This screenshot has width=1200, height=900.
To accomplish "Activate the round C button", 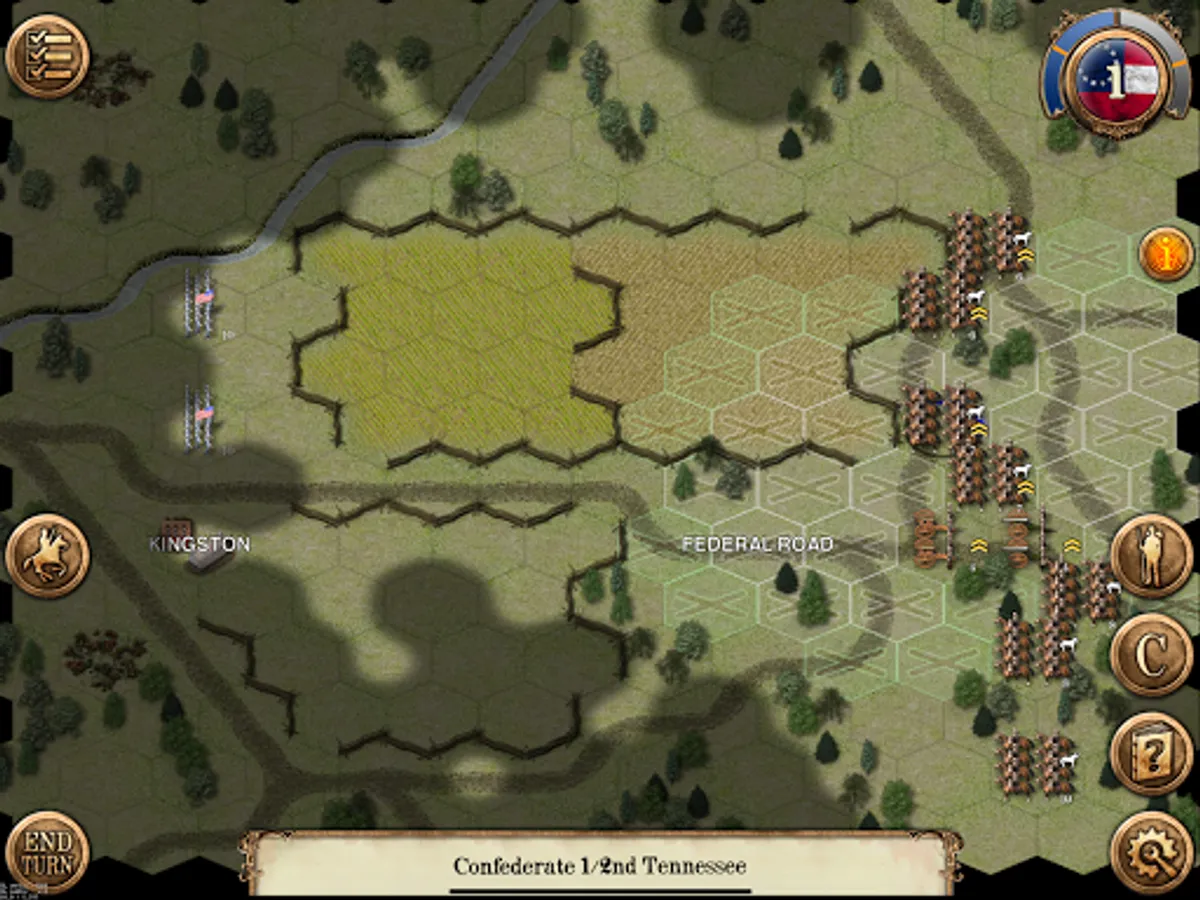I will click(1151, 655).
